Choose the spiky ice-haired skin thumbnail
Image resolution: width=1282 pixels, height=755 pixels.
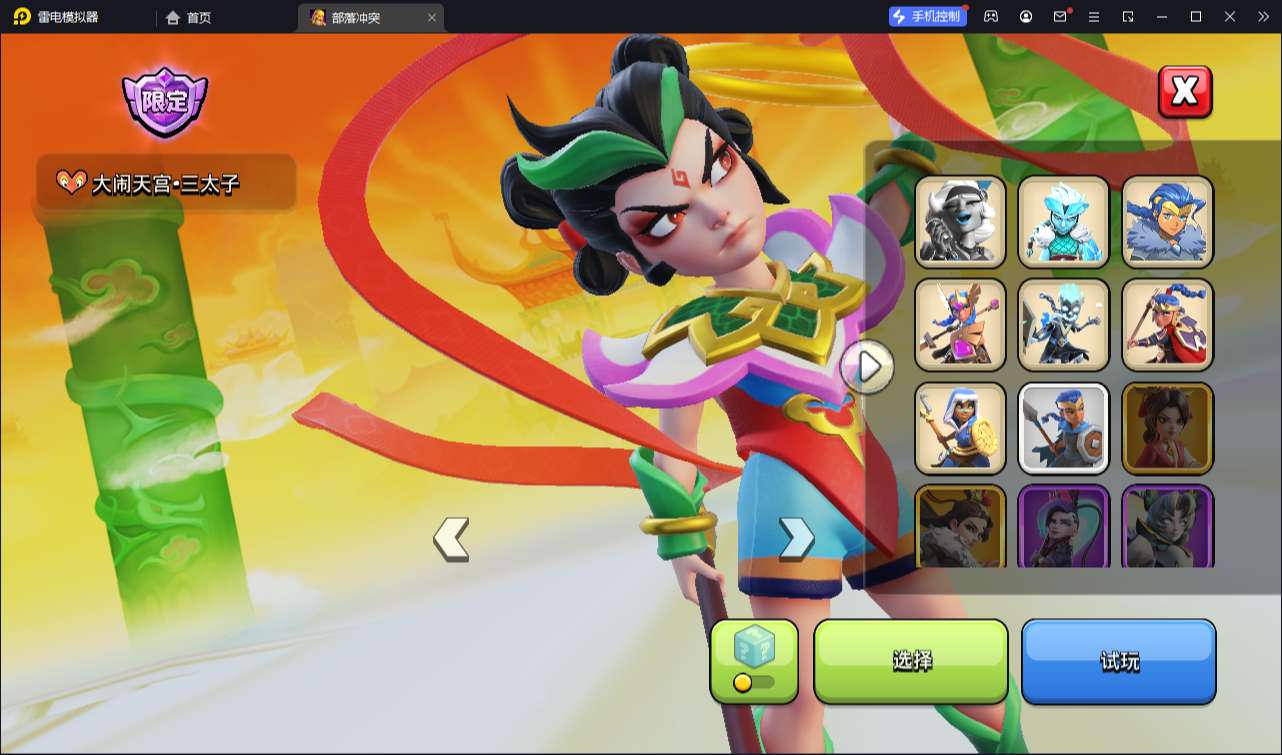pyautogui.click(x=1064, y=222)
